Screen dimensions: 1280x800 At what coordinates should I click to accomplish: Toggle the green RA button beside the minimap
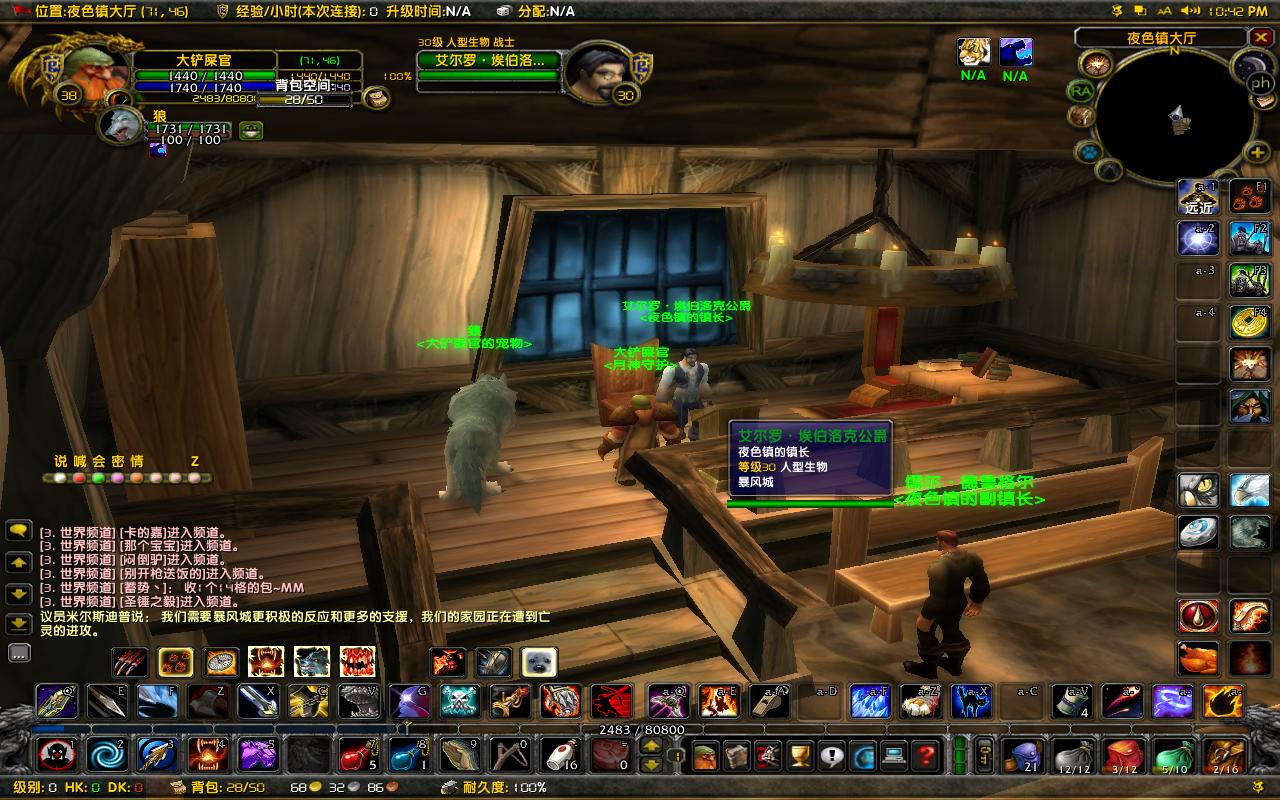pos(1081,90)
